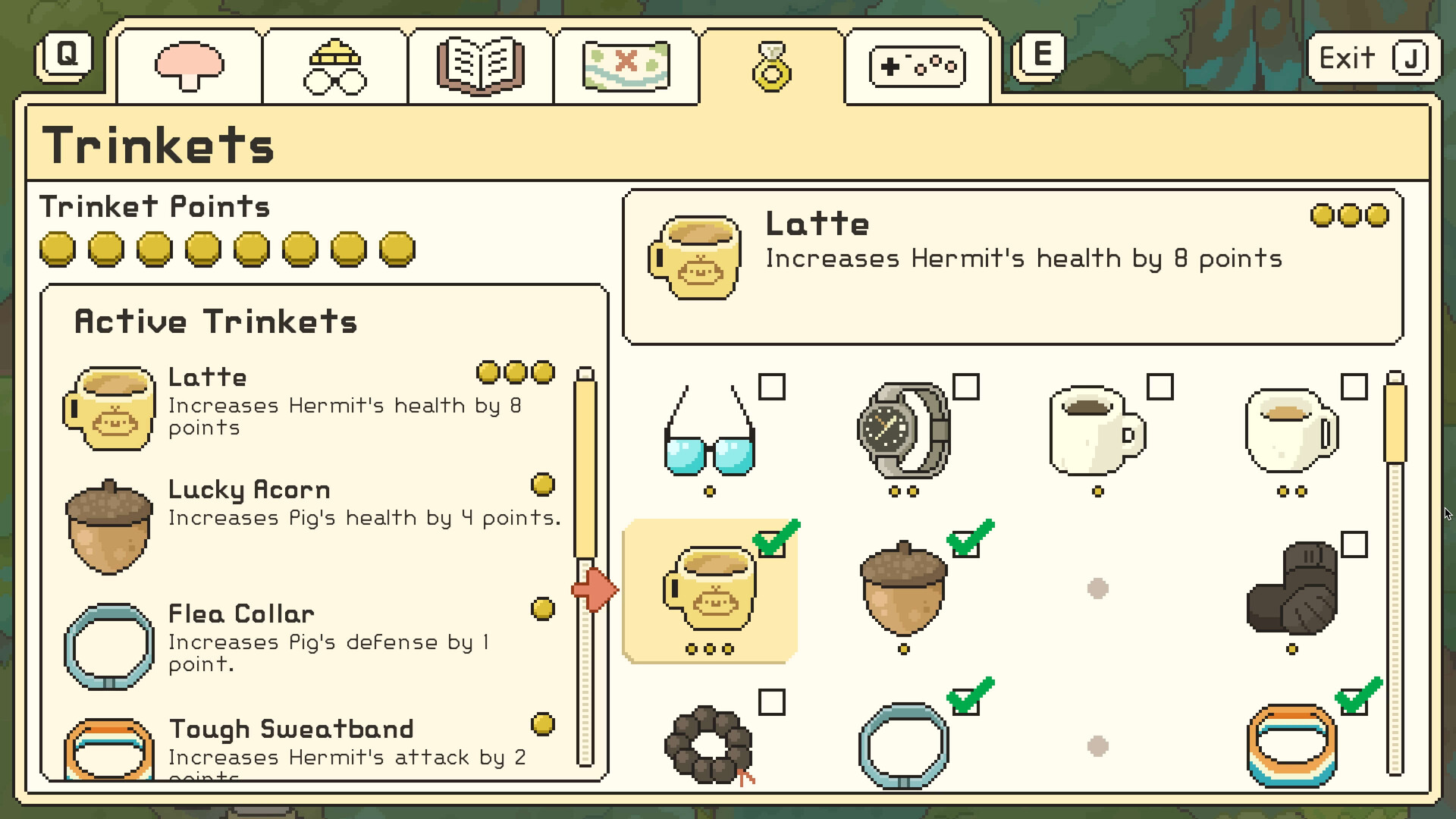Image resolution: width=1456 pixels, height=819 pixels.
Task: Select the bead bracelet trinket
Action: point(709,747)
